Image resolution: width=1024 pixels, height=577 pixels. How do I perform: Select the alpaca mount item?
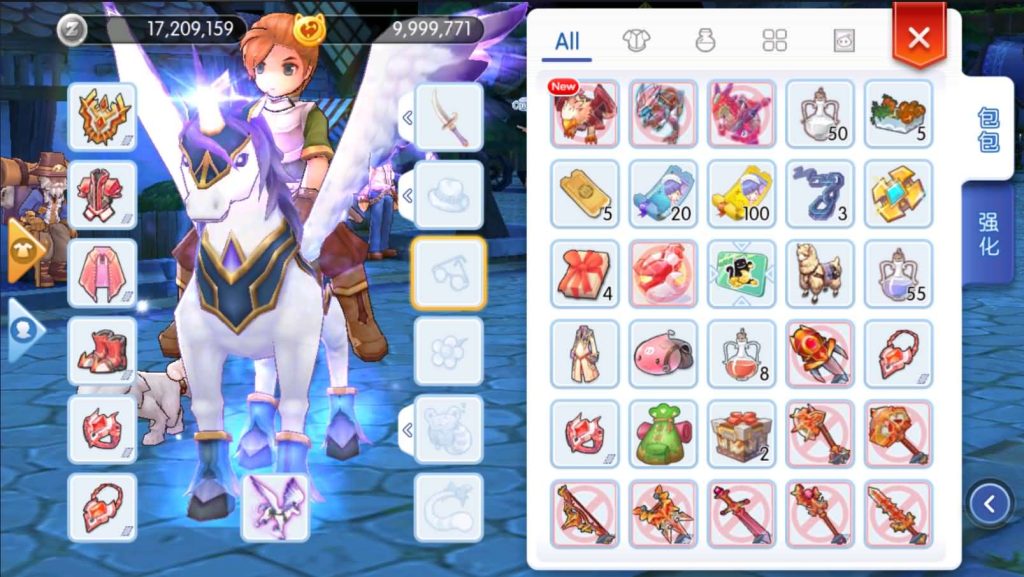pyautogui.click(x=820, y=273)
